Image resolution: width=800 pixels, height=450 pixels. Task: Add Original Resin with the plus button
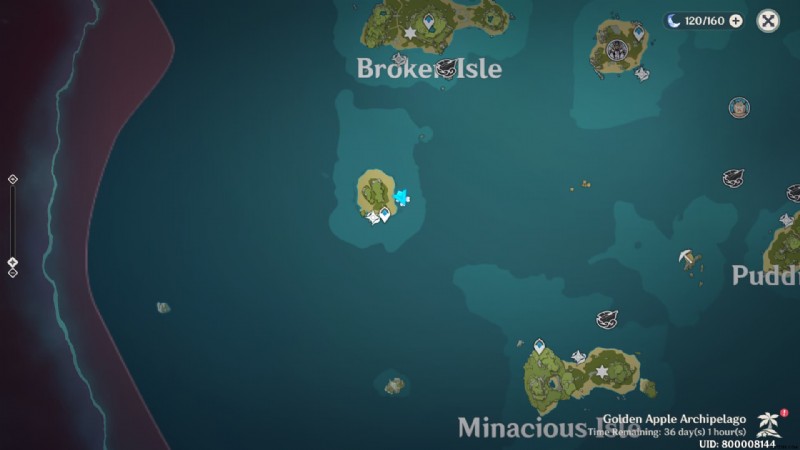[736, 21]
